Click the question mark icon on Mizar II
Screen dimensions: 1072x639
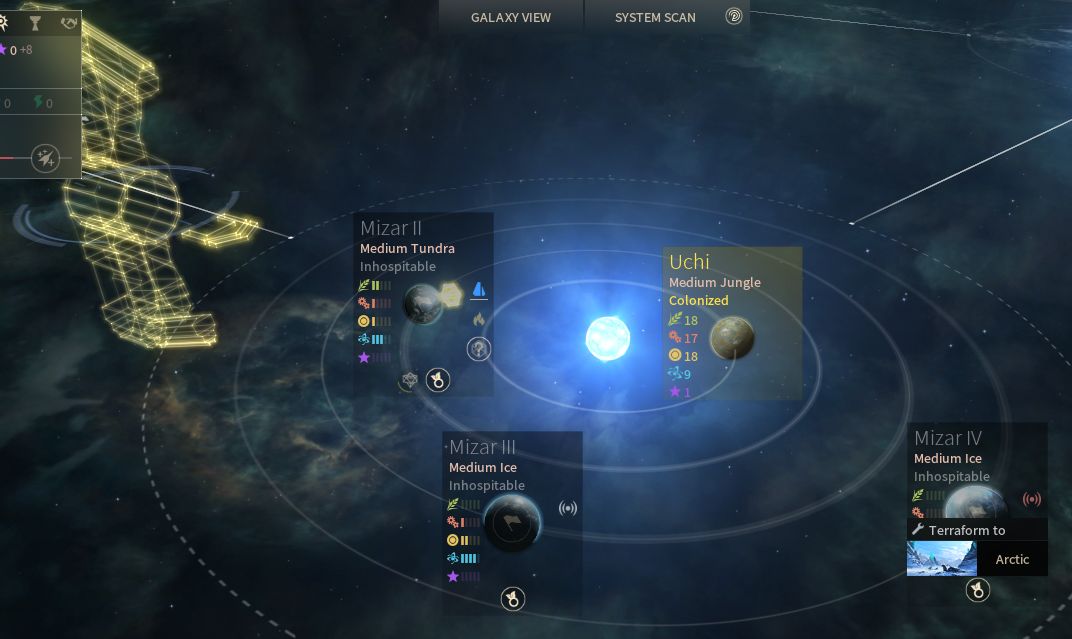[x=479, y=349]
